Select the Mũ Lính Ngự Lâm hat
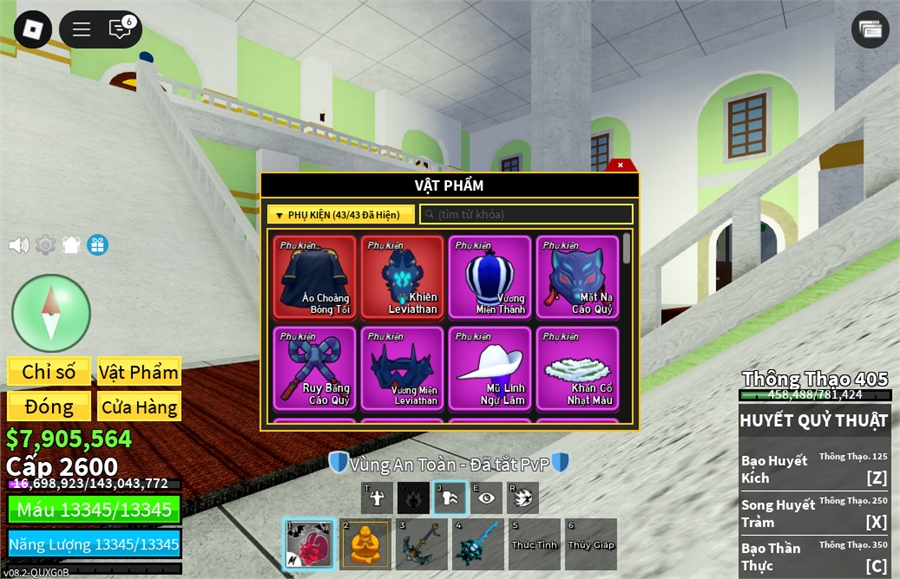The height and width of the screenshot is (579, 900). [490, 368]
